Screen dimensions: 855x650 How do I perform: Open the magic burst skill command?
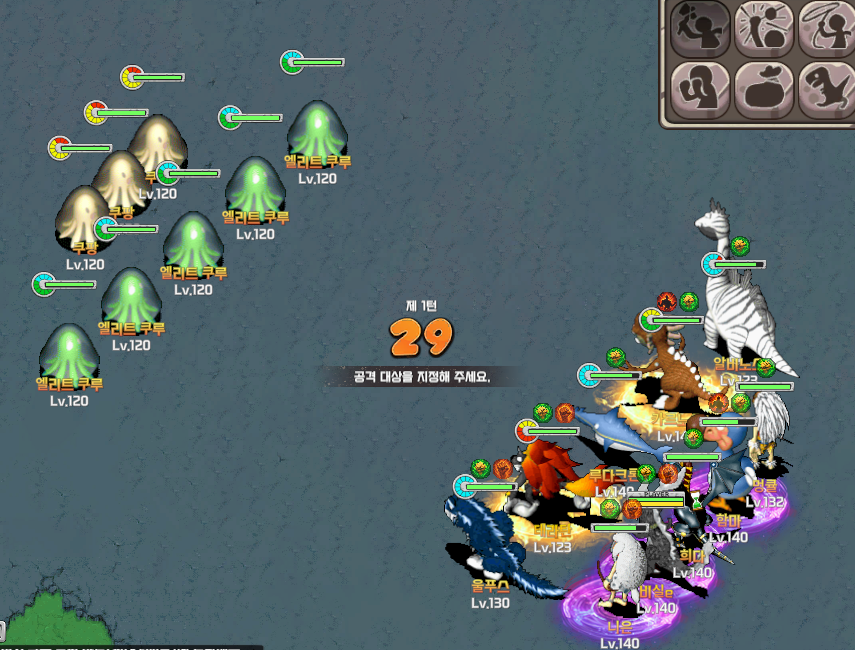click(763, 27)
